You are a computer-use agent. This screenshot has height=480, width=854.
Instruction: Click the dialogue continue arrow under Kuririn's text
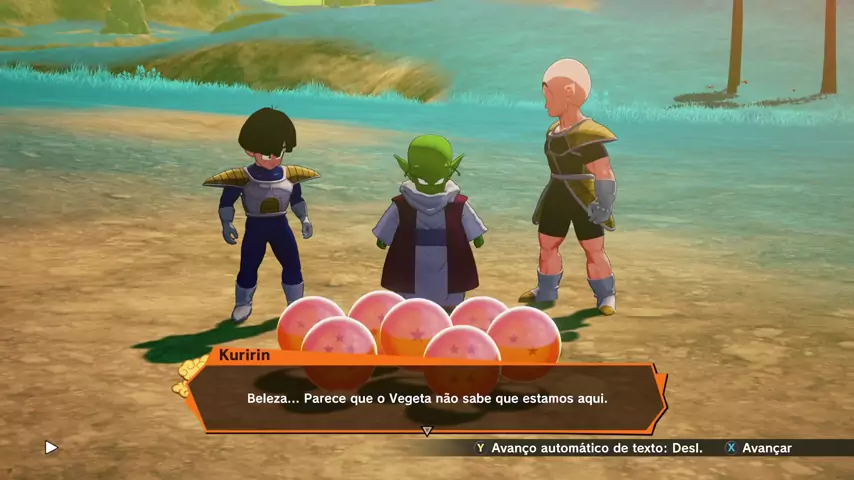tap(427, 431)
